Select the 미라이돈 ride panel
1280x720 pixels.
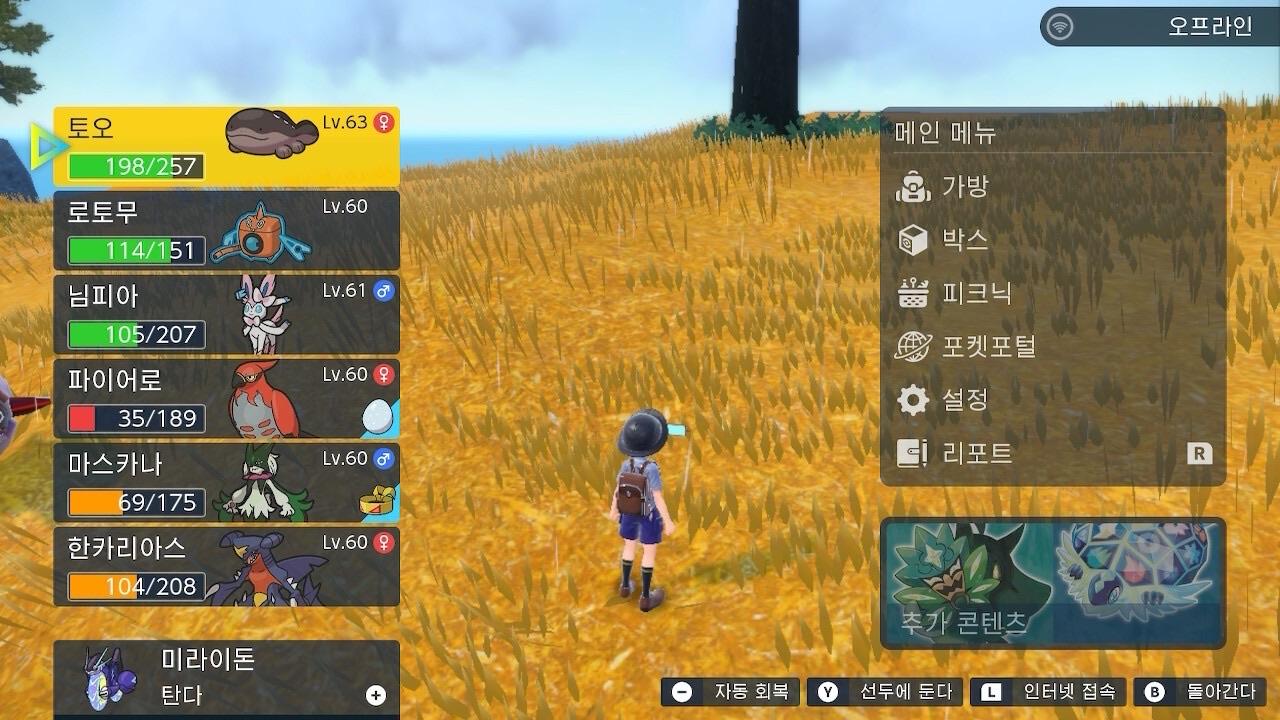coord(226,677)
